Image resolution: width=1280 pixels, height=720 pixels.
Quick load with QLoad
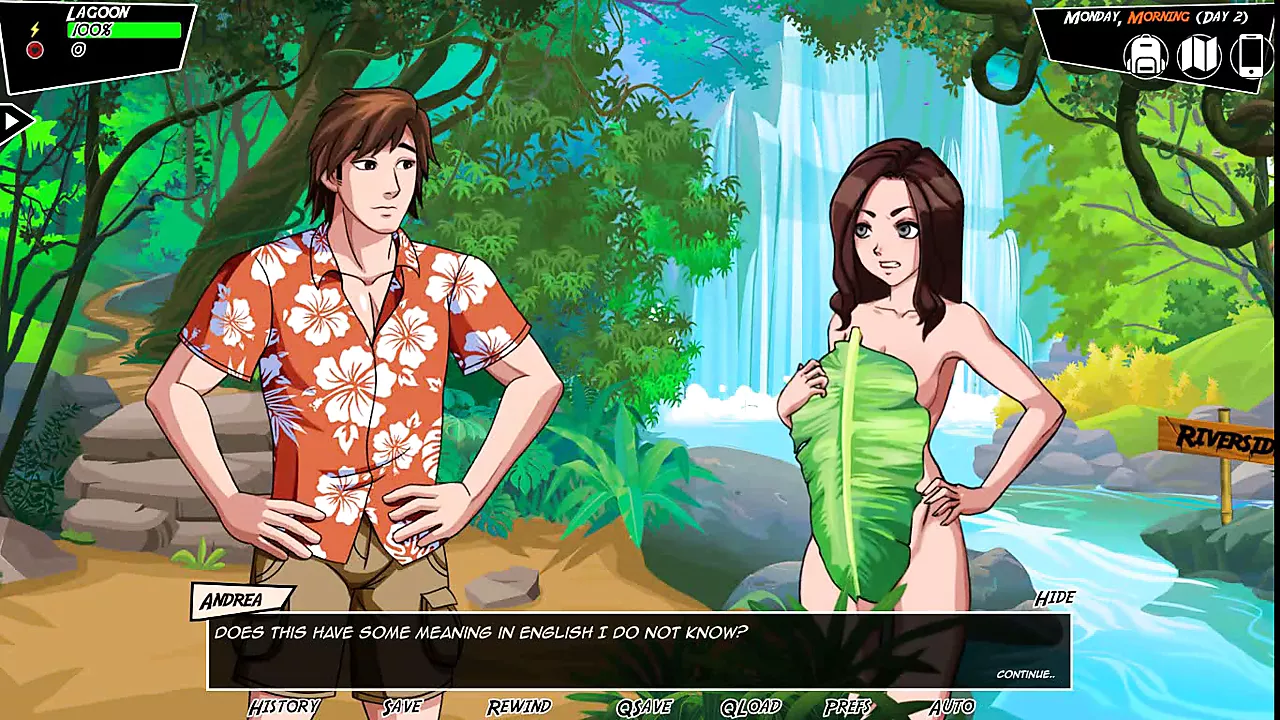pos(750,707)
